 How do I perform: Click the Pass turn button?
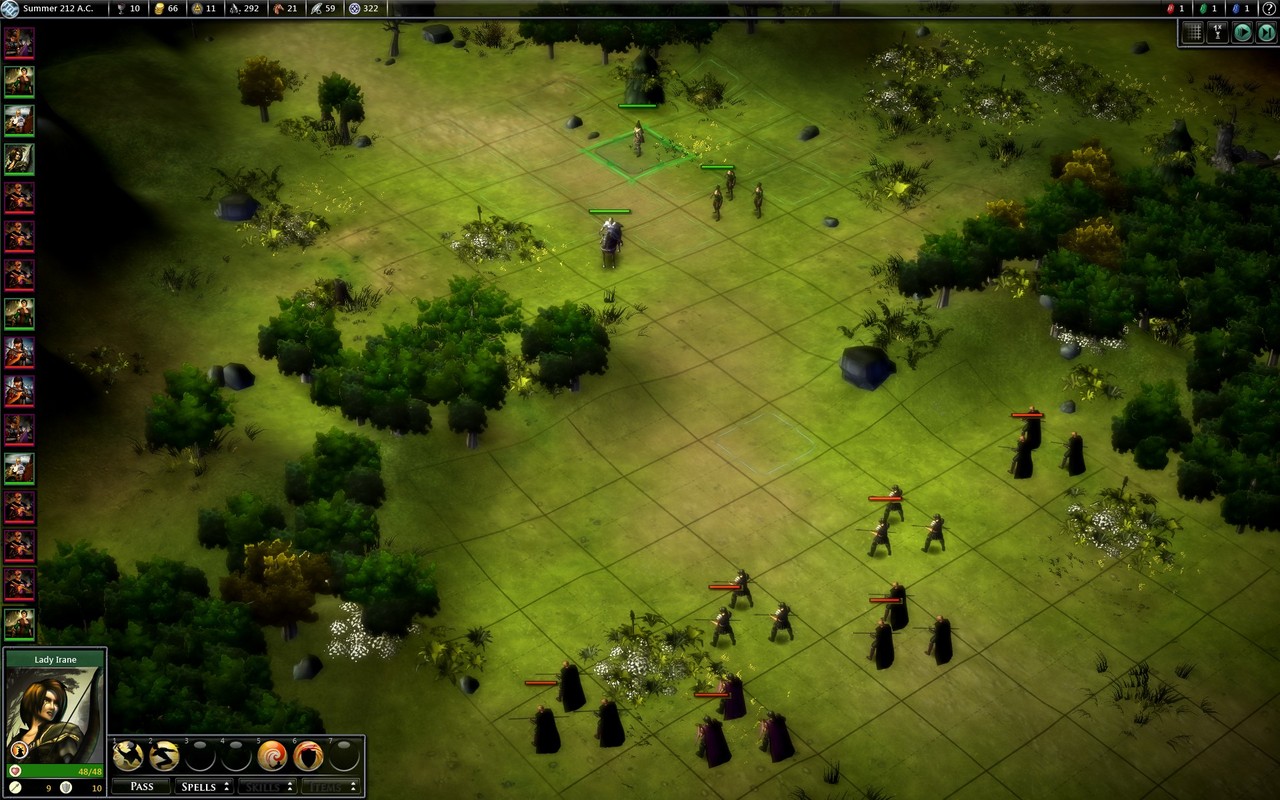141,786
